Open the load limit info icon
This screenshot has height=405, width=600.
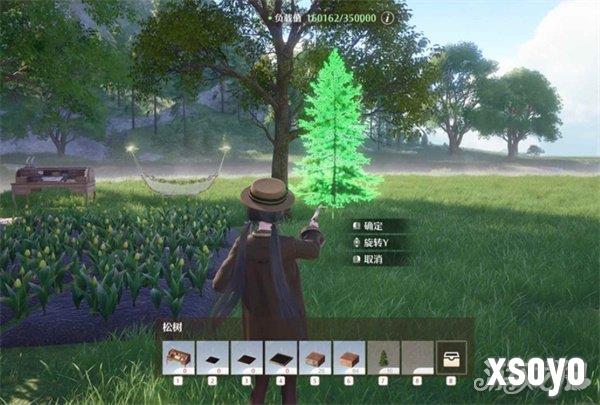(x=387, y=17)
